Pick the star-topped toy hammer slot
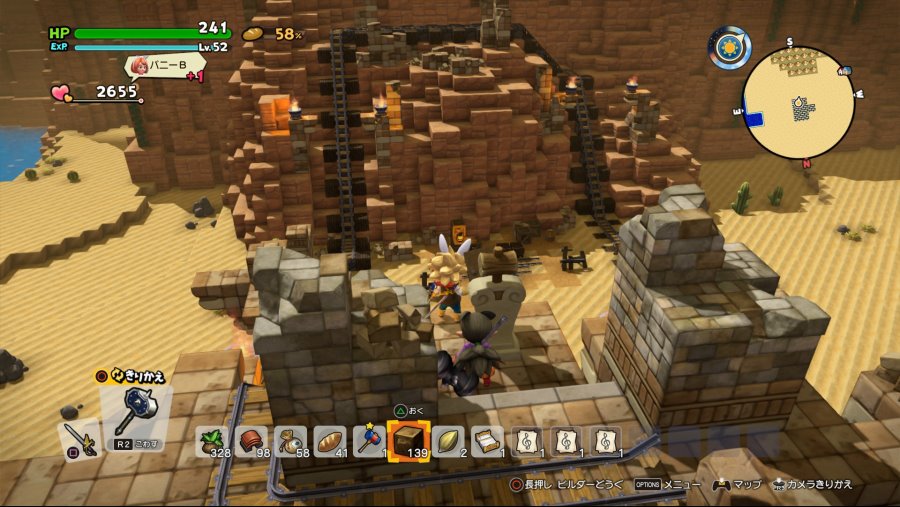The width and height of the screenshot is (900, 507). coord(368,442)
